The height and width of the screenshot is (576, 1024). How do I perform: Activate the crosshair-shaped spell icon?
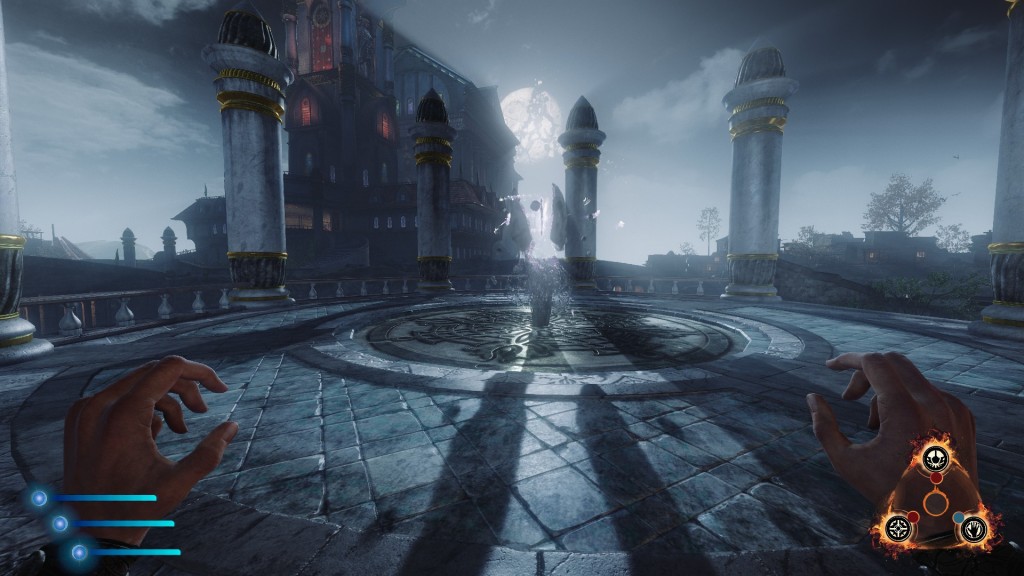899,529
